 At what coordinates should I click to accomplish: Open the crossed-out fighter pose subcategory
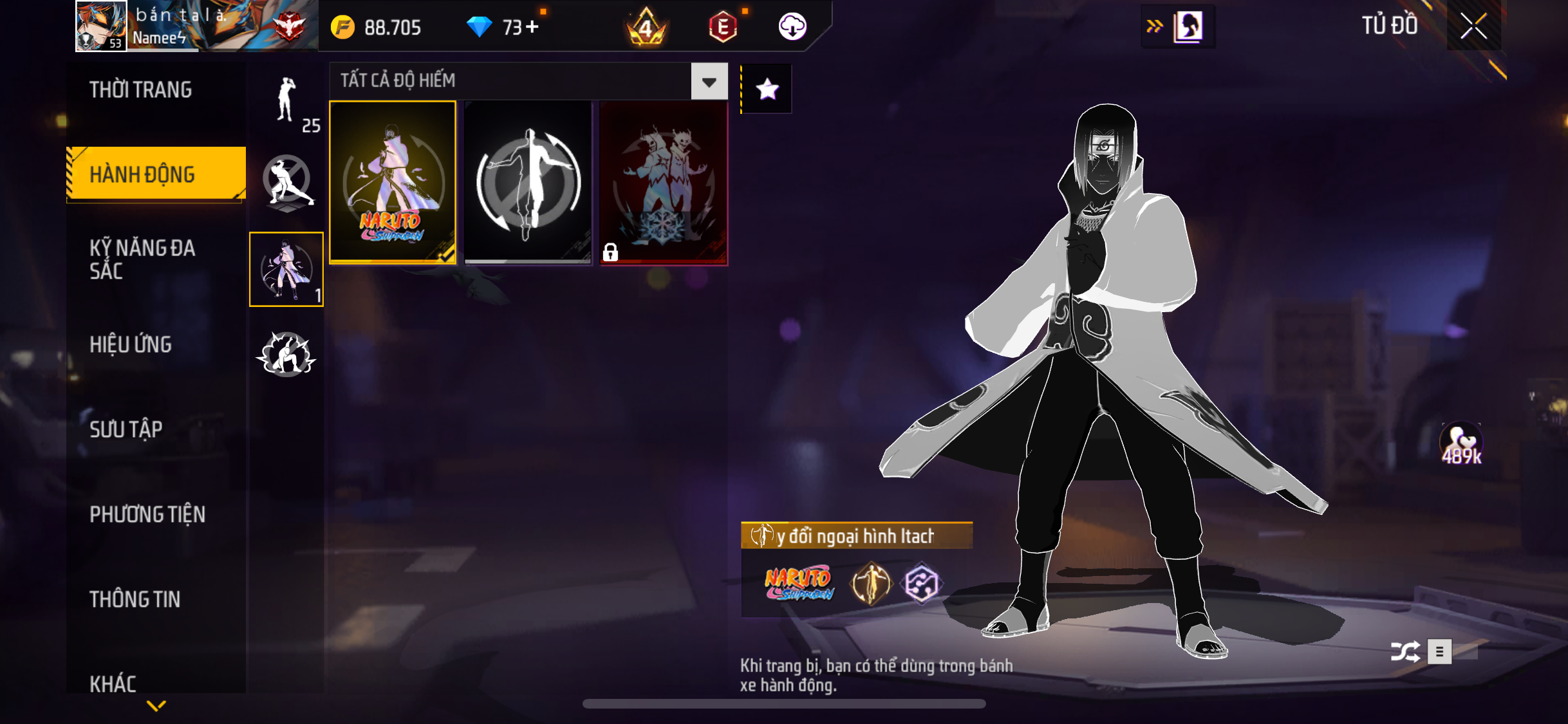click(x=287, y=183)
